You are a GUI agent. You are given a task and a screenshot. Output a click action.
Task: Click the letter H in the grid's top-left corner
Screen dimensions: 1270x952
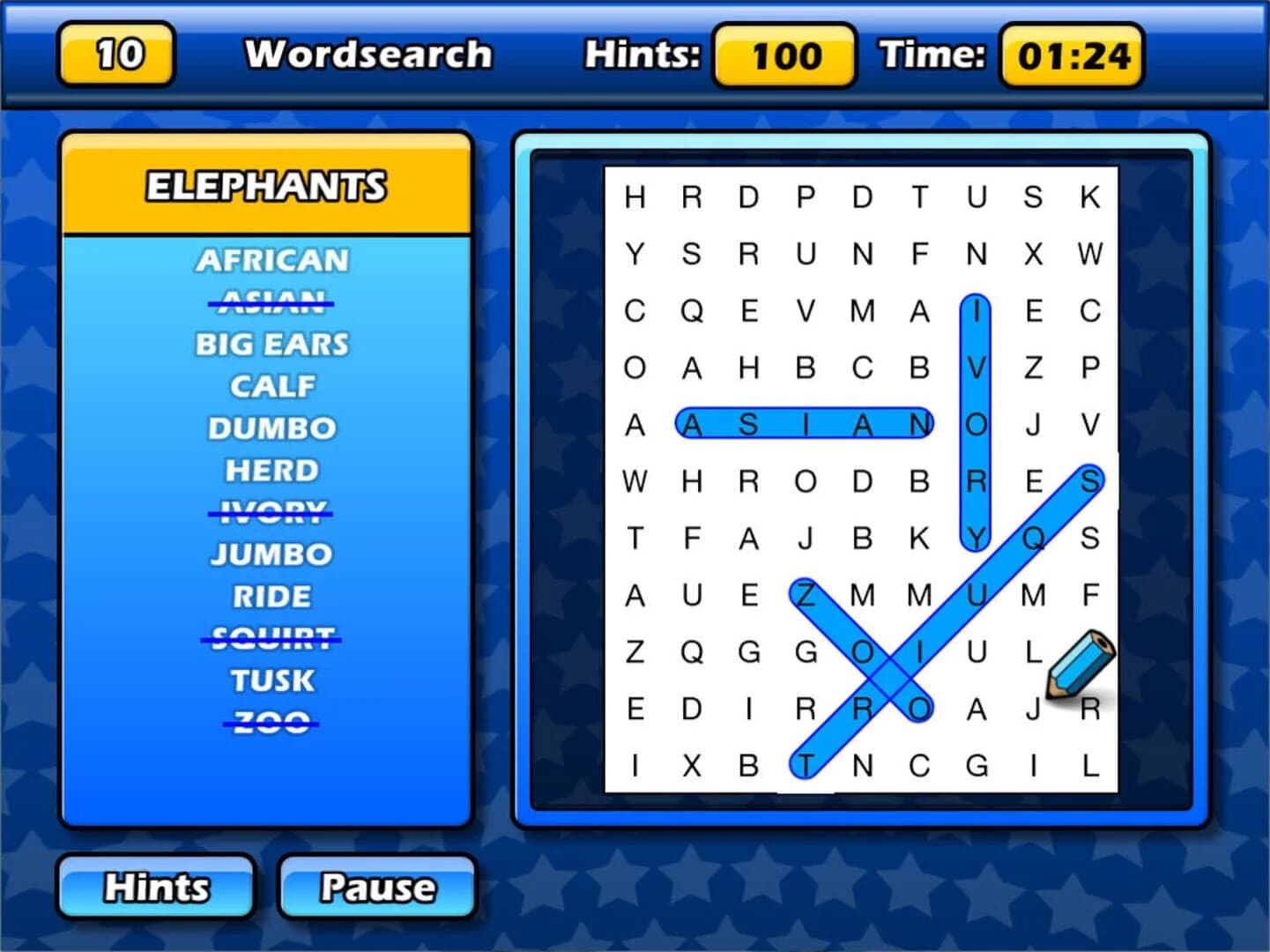tap(634, 197)
